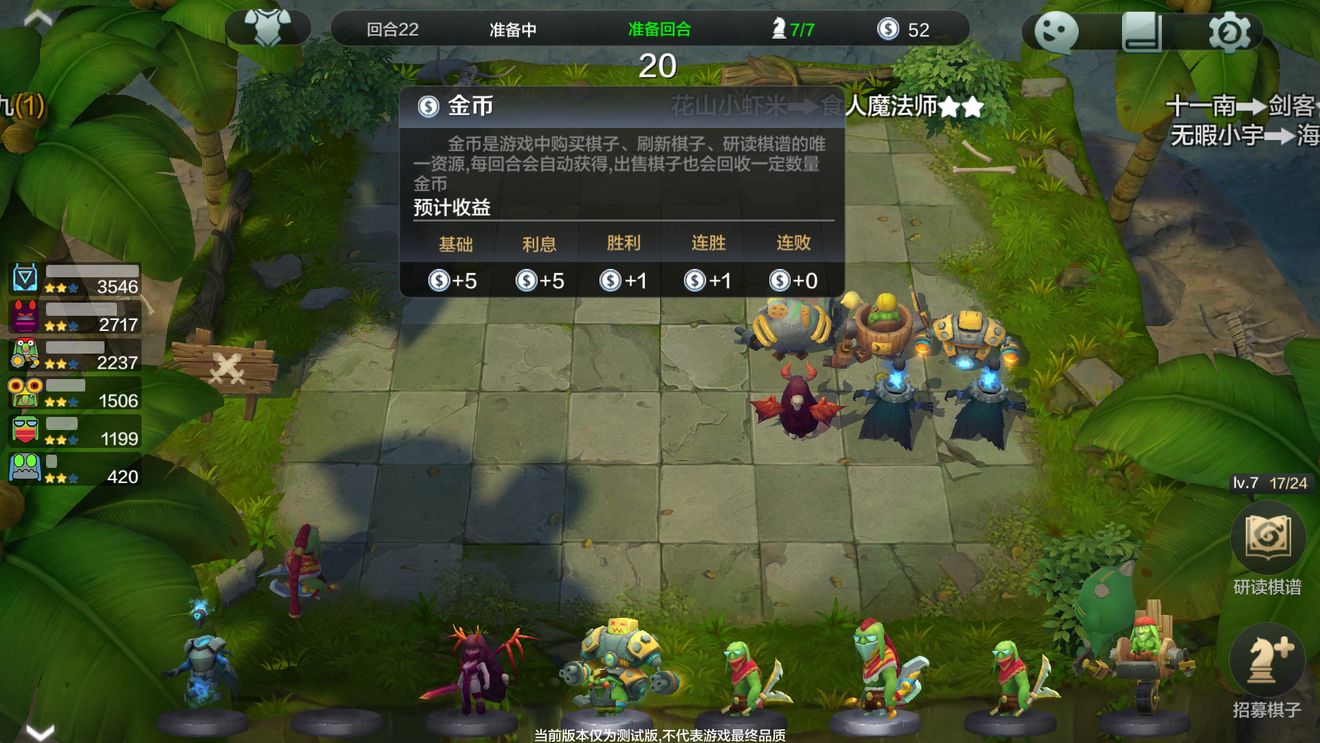Click the knight piece counter icon (7/7)
The image size is (1320, 743).
780,29
